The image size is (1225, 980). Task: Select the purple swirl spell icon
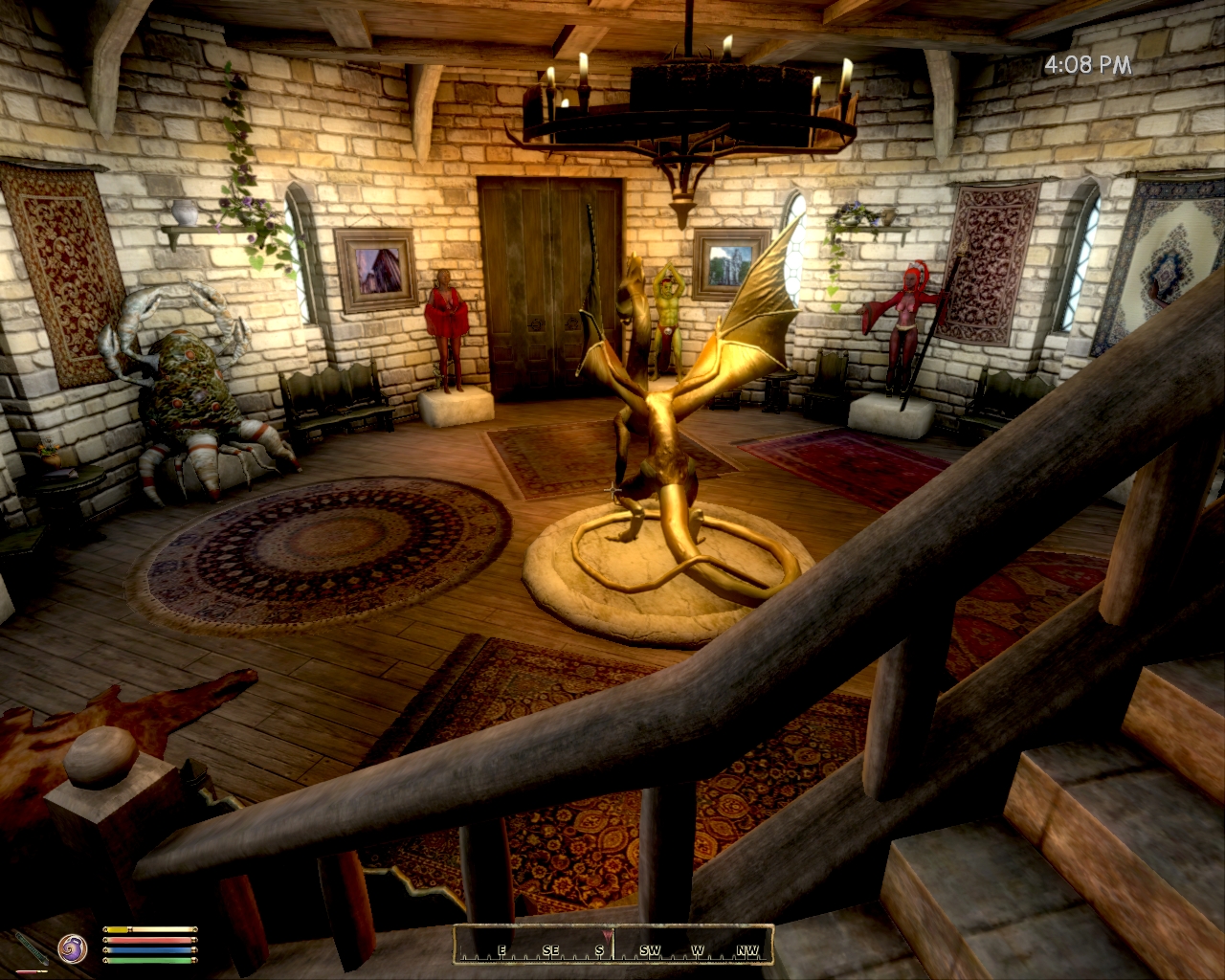tap(73, 947)
